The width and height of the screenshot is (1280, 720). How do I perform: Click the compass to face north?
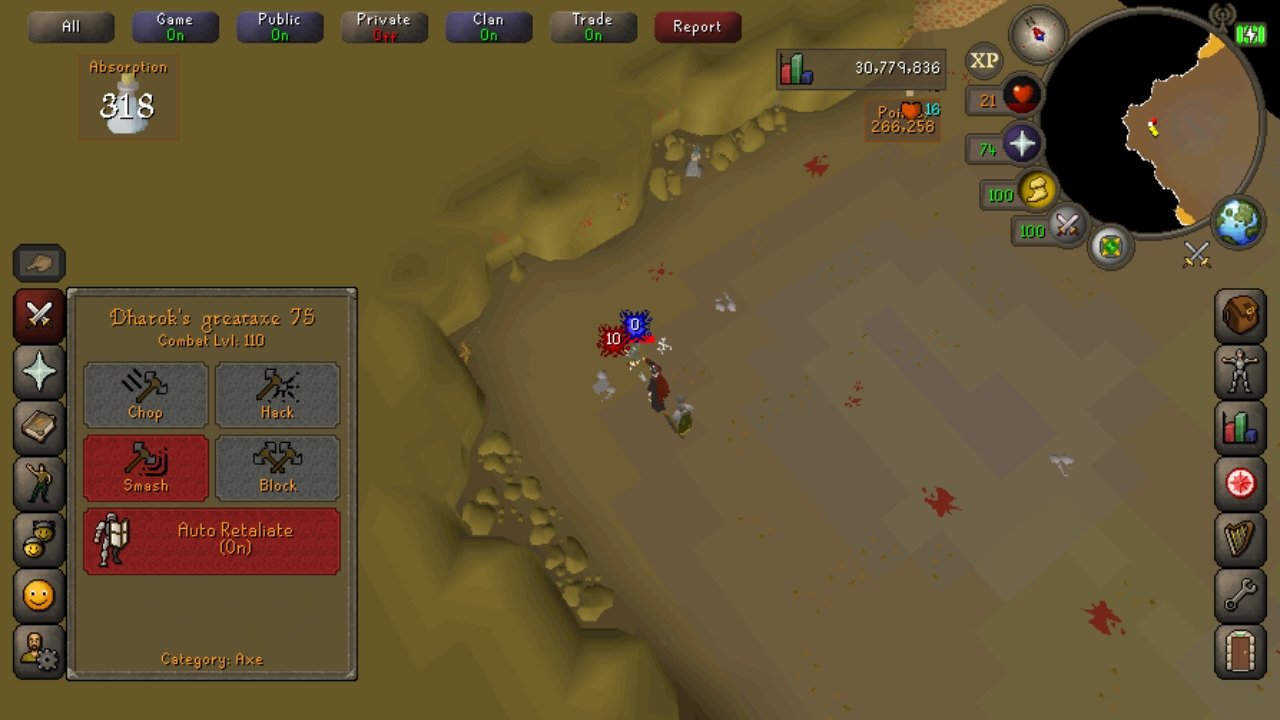(1037, 34)
